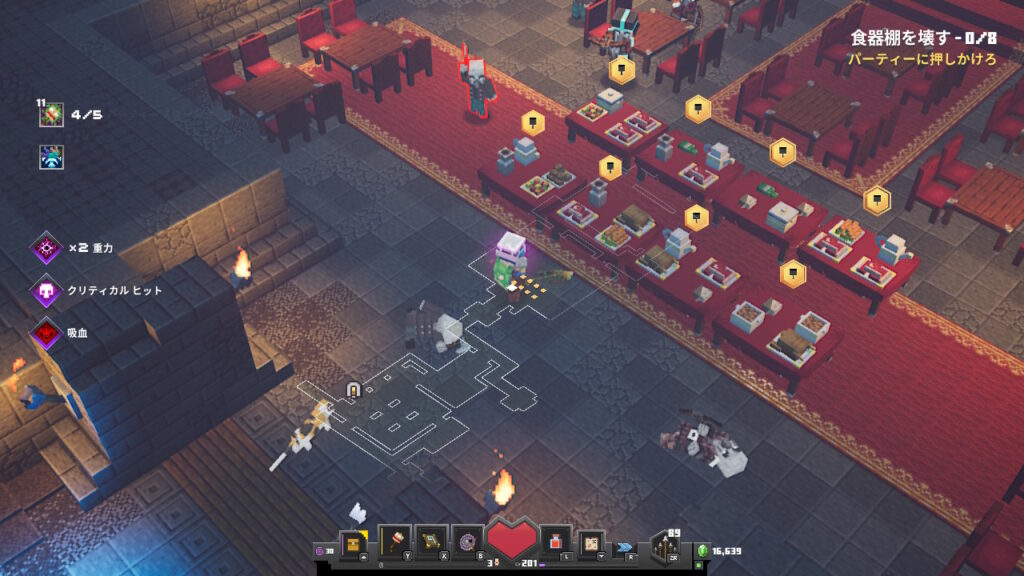Select the Critical Hit skull icon

[47, 290]
